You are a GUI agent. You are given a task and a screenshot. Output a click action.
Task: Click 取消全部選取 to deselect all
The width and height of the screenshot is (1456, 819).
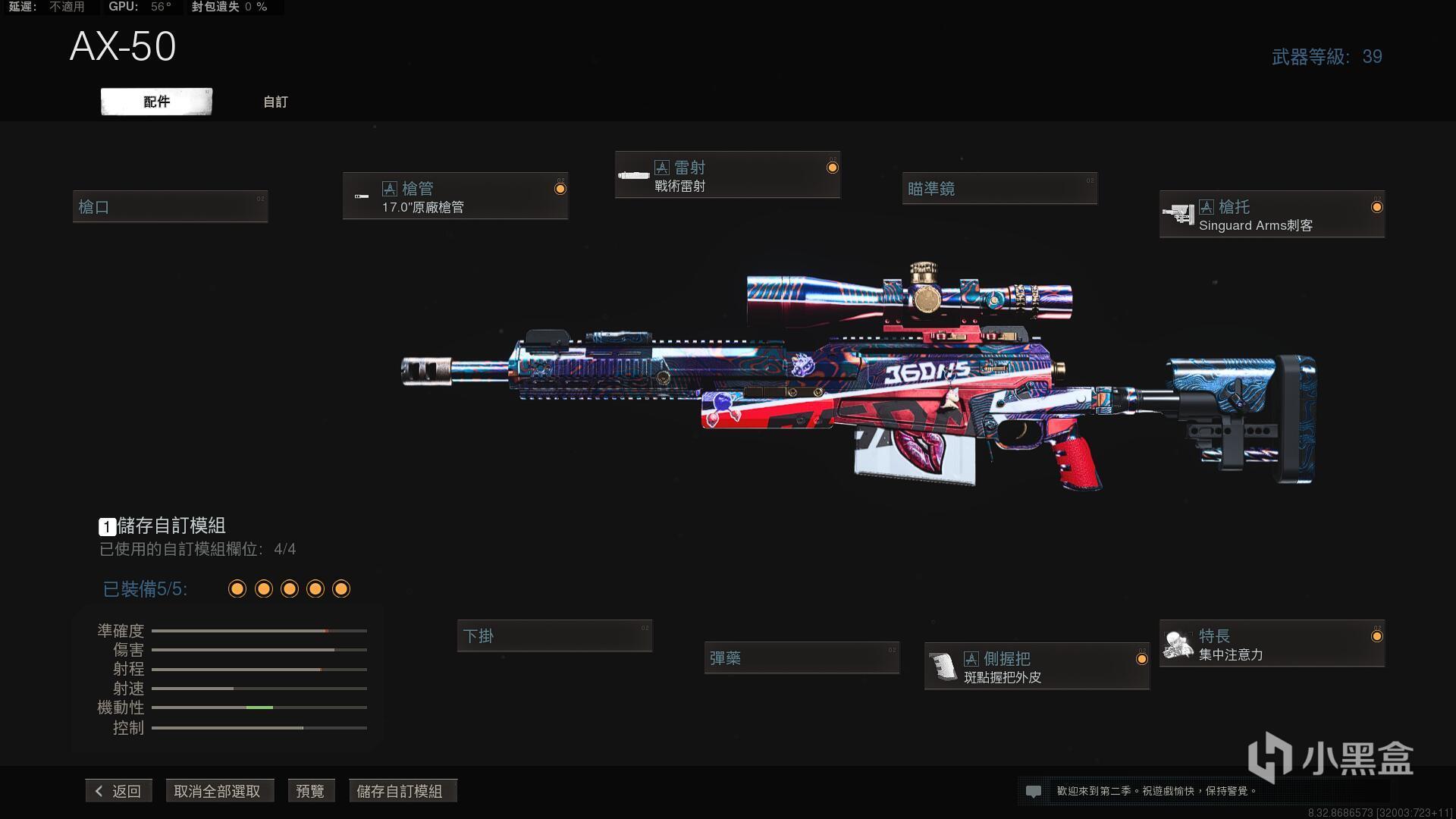point(218,791)
